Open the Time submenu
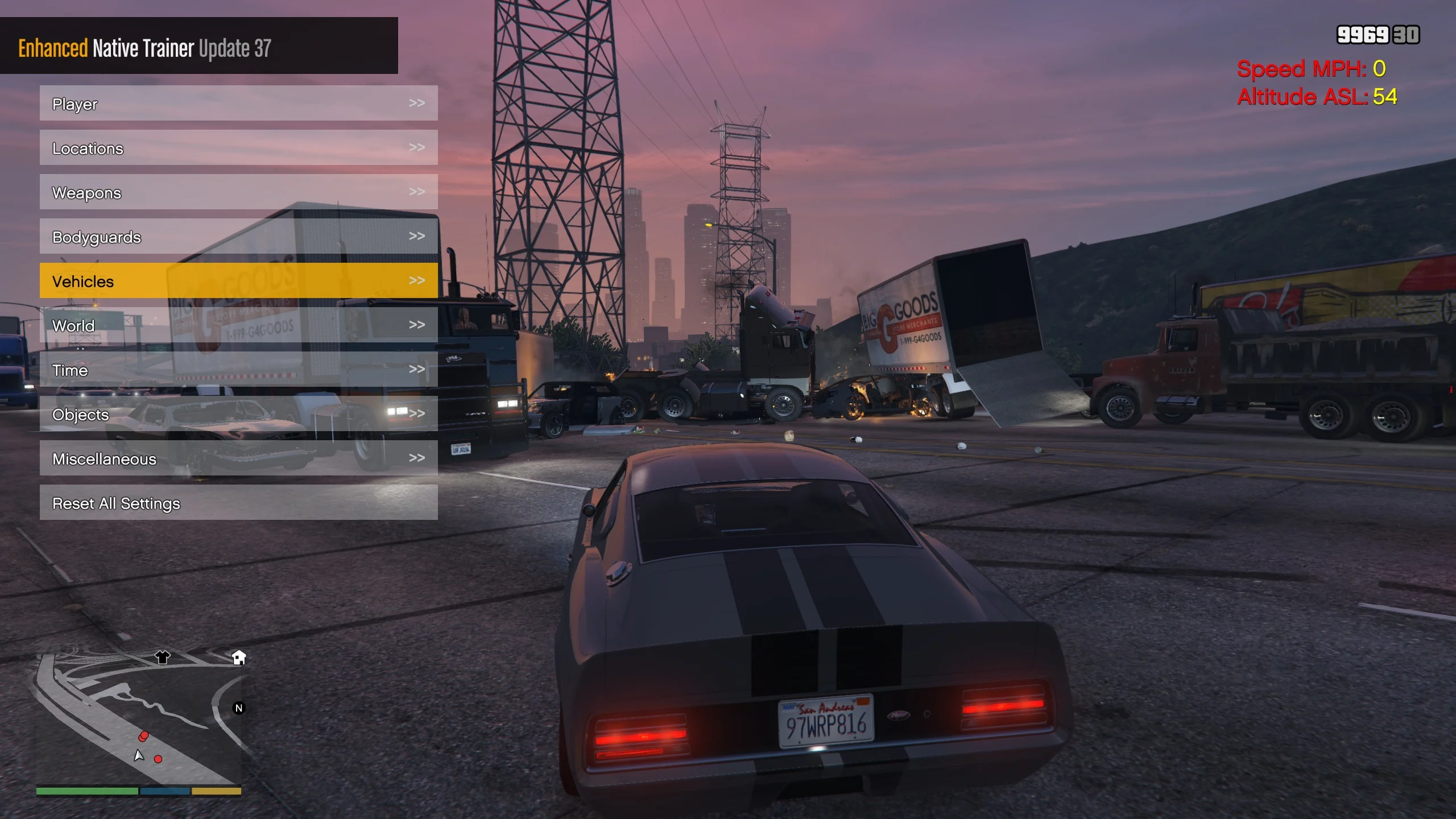 (238, 370)
